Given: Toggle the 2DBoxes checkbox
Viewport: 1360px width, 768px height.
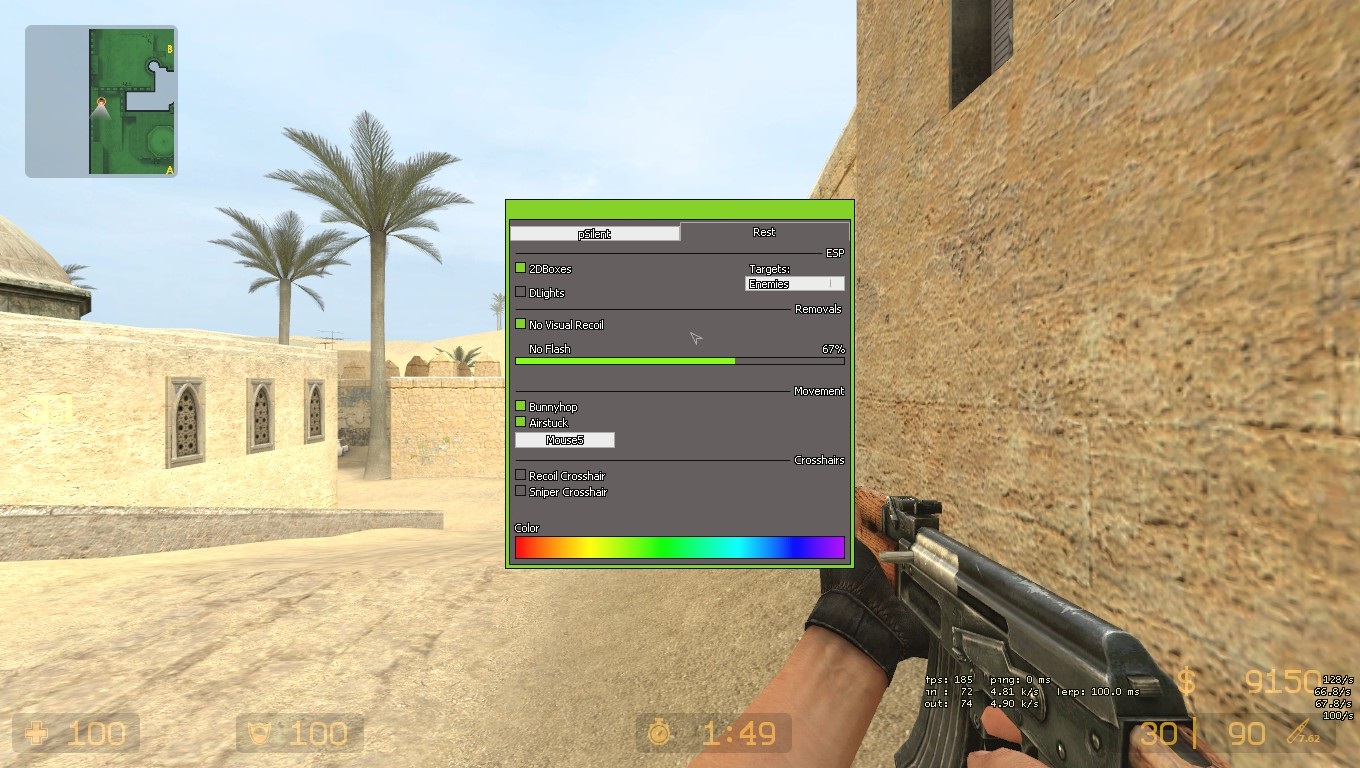Looking at the screenshot, I should pyautogui.click(x=520, y=268).
